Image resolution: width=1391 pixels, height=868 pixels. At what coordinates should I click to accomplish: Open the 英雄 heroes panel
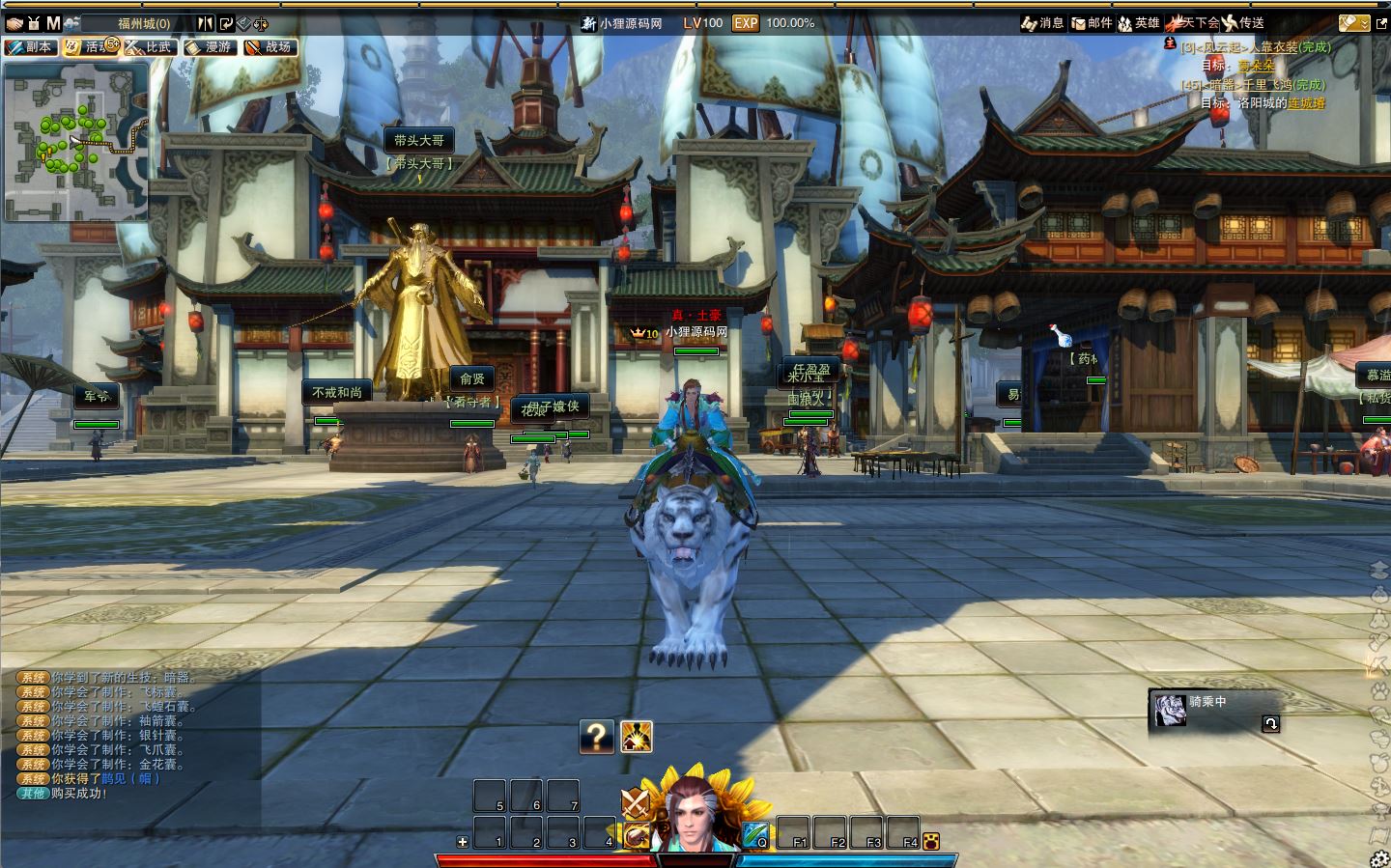click(x=1139, y=23)
